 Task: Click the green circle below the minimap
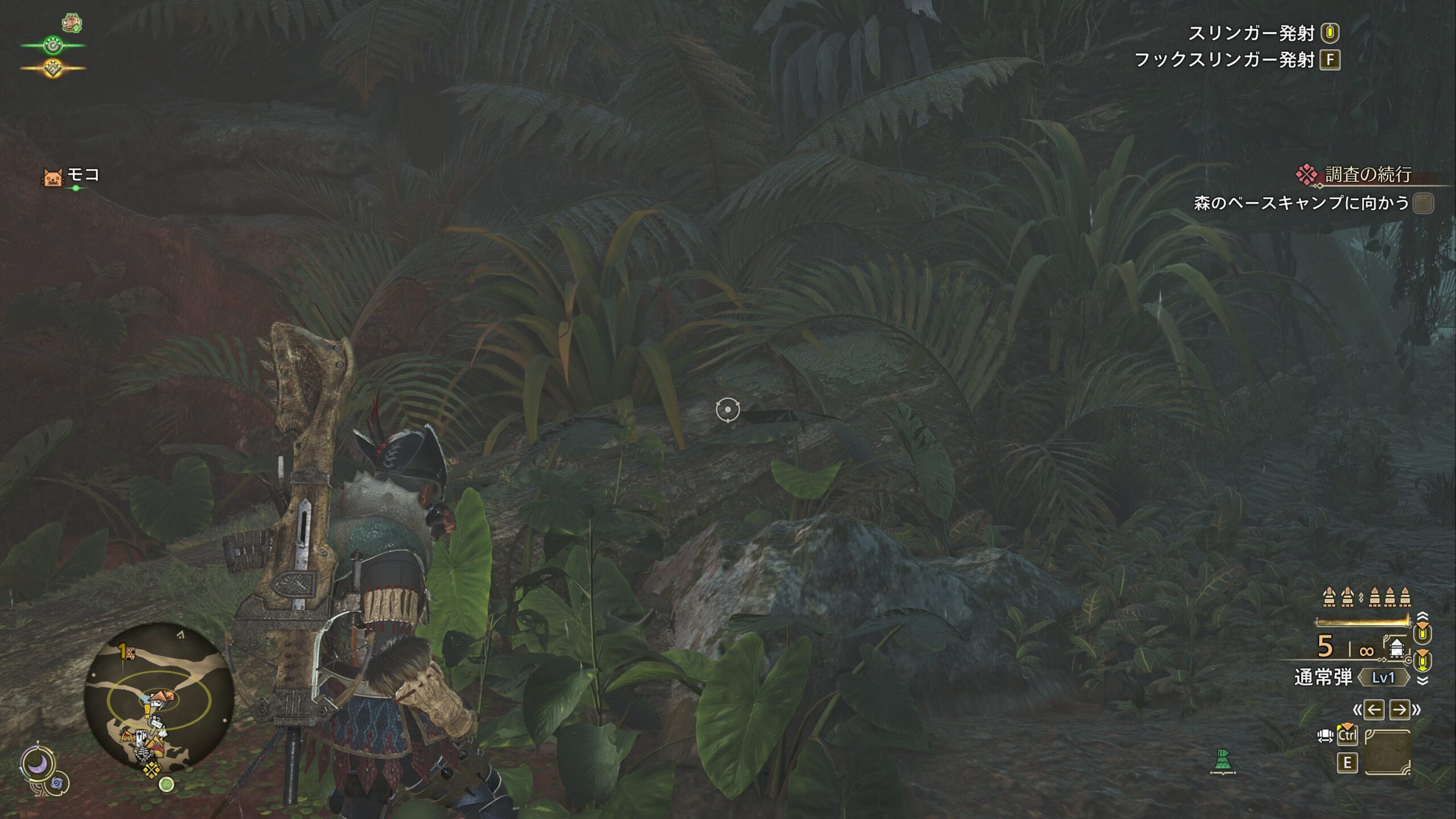click(x=166, y=785)
